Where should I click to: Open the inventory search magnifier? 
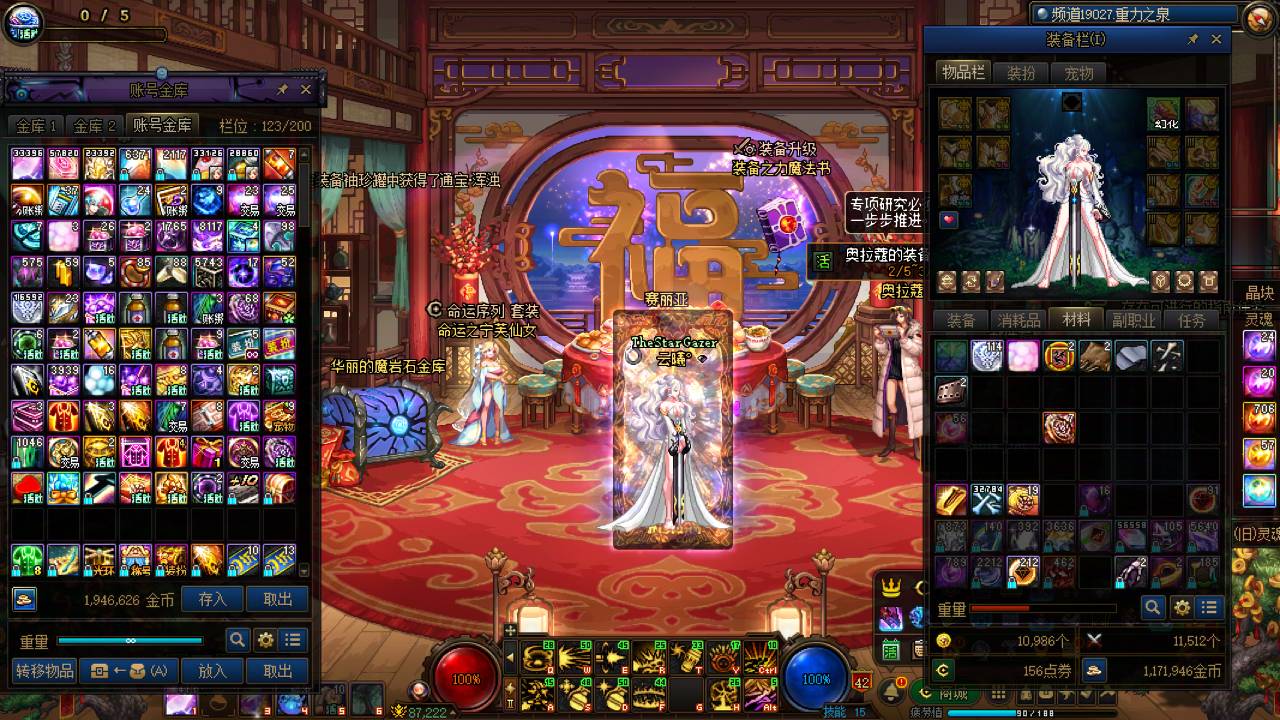1153,607
